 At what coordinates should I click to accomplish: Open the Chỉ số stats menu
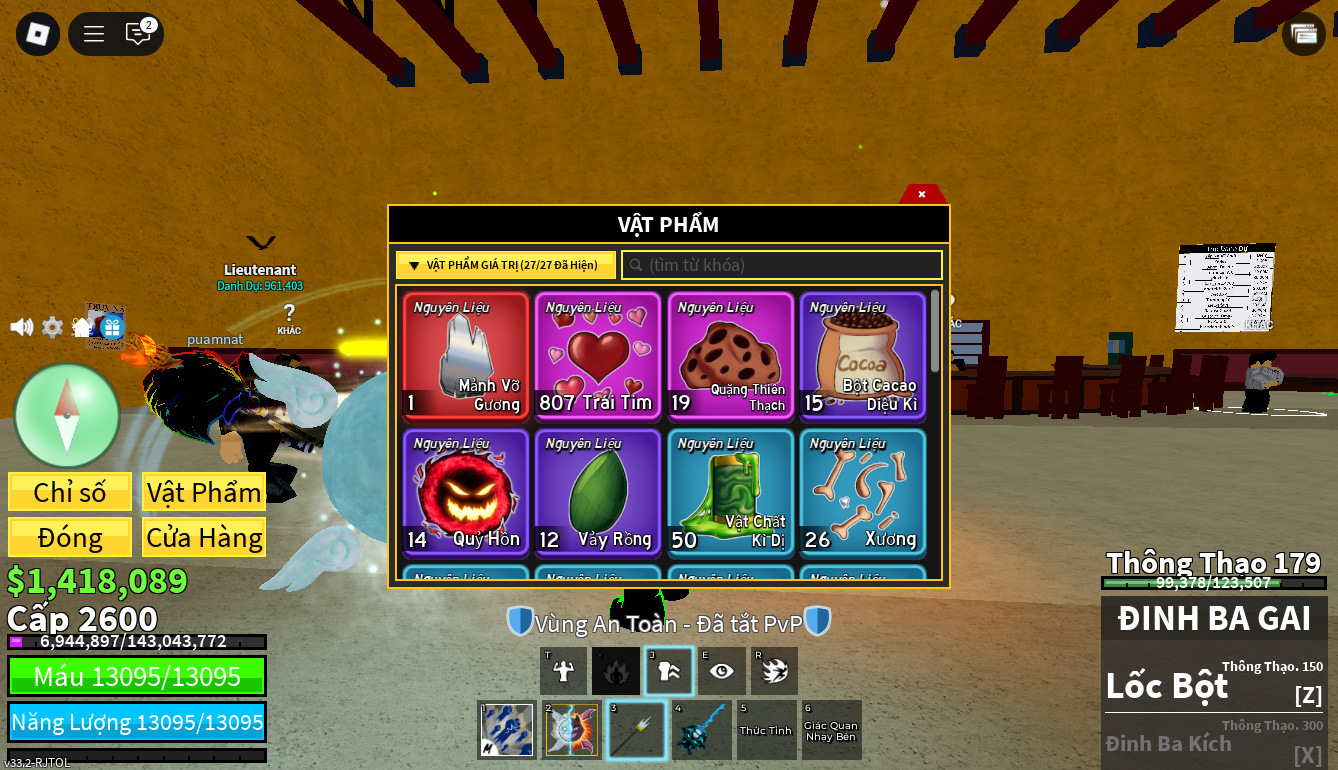click(70, 492)
